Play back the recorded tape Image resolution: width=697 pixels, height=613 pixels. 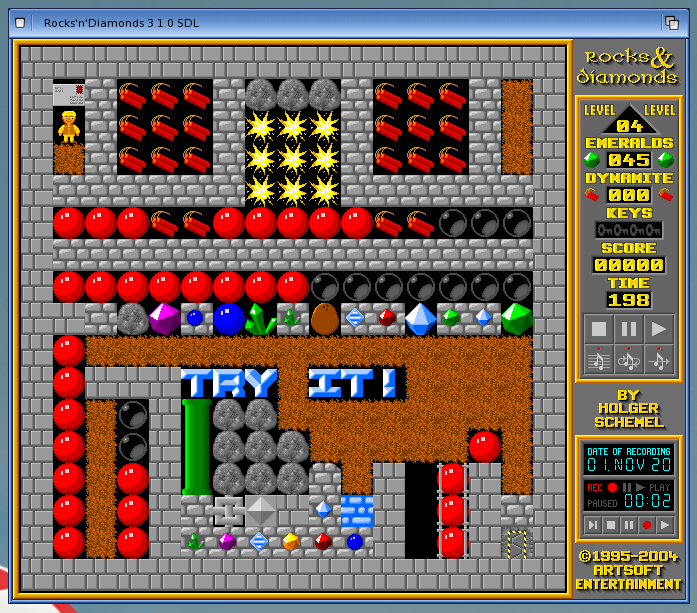click(x=665, y=524)
